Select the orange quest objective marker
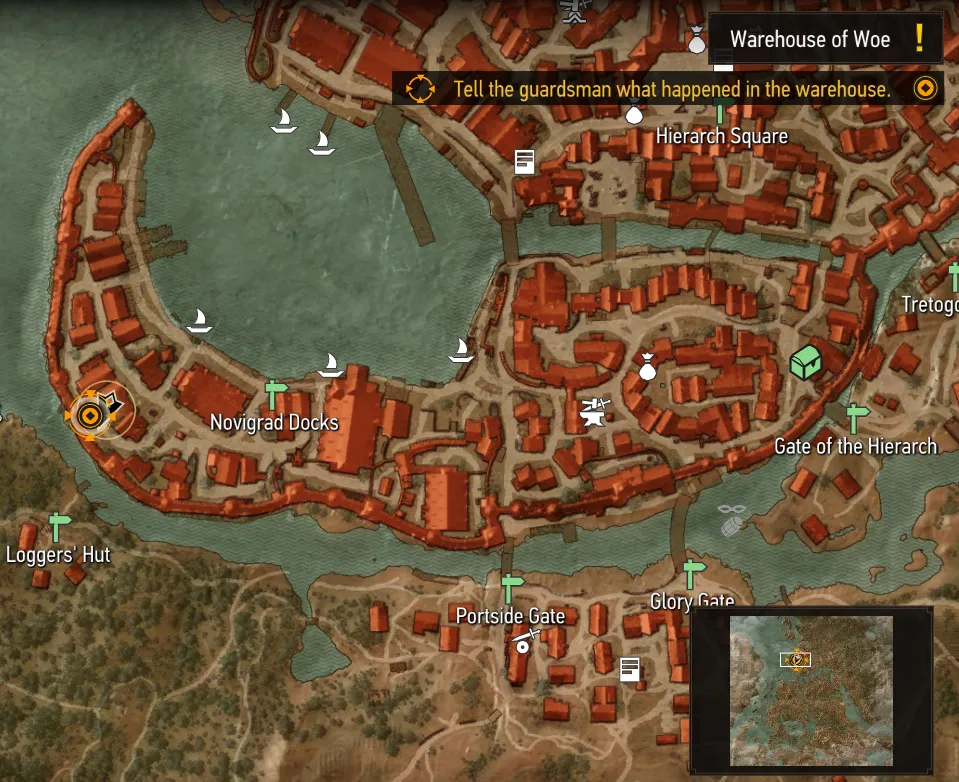The image size is (959, 782). 90,414
